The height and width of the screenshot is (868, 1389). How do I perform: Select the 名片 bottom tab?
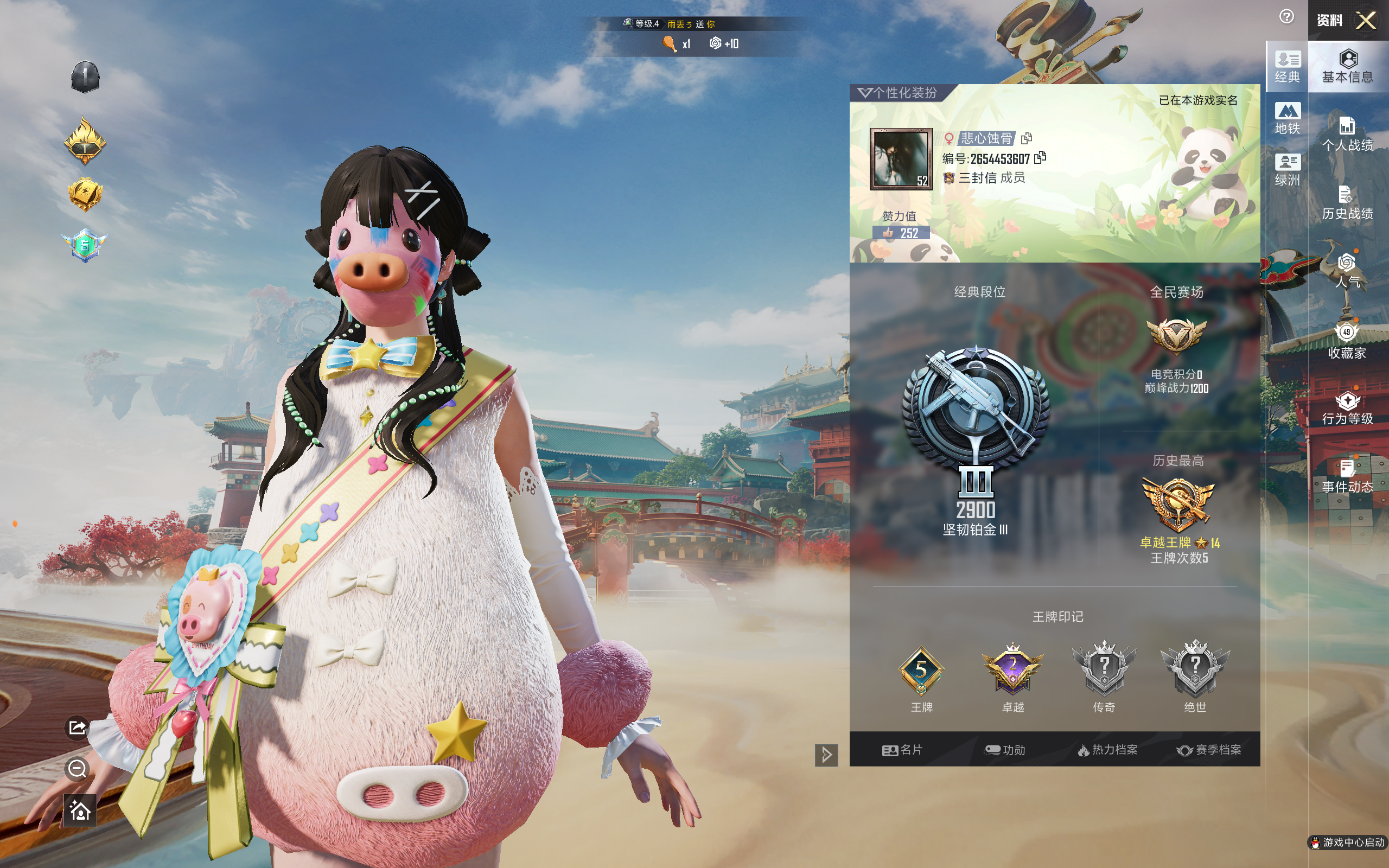902,750
